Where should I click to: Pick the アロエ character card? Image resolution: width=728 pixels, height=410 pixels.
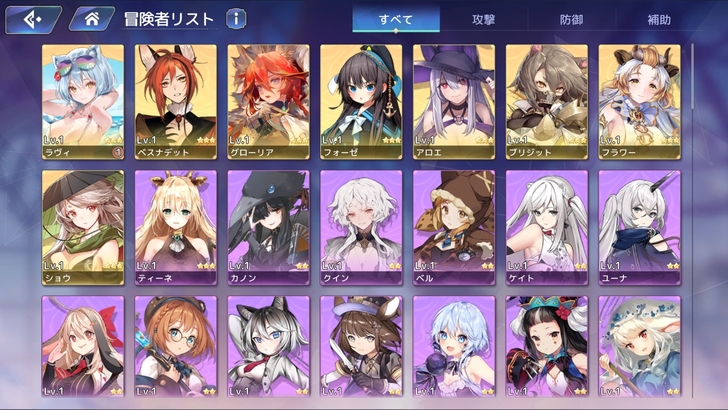[x=454, y=102]
